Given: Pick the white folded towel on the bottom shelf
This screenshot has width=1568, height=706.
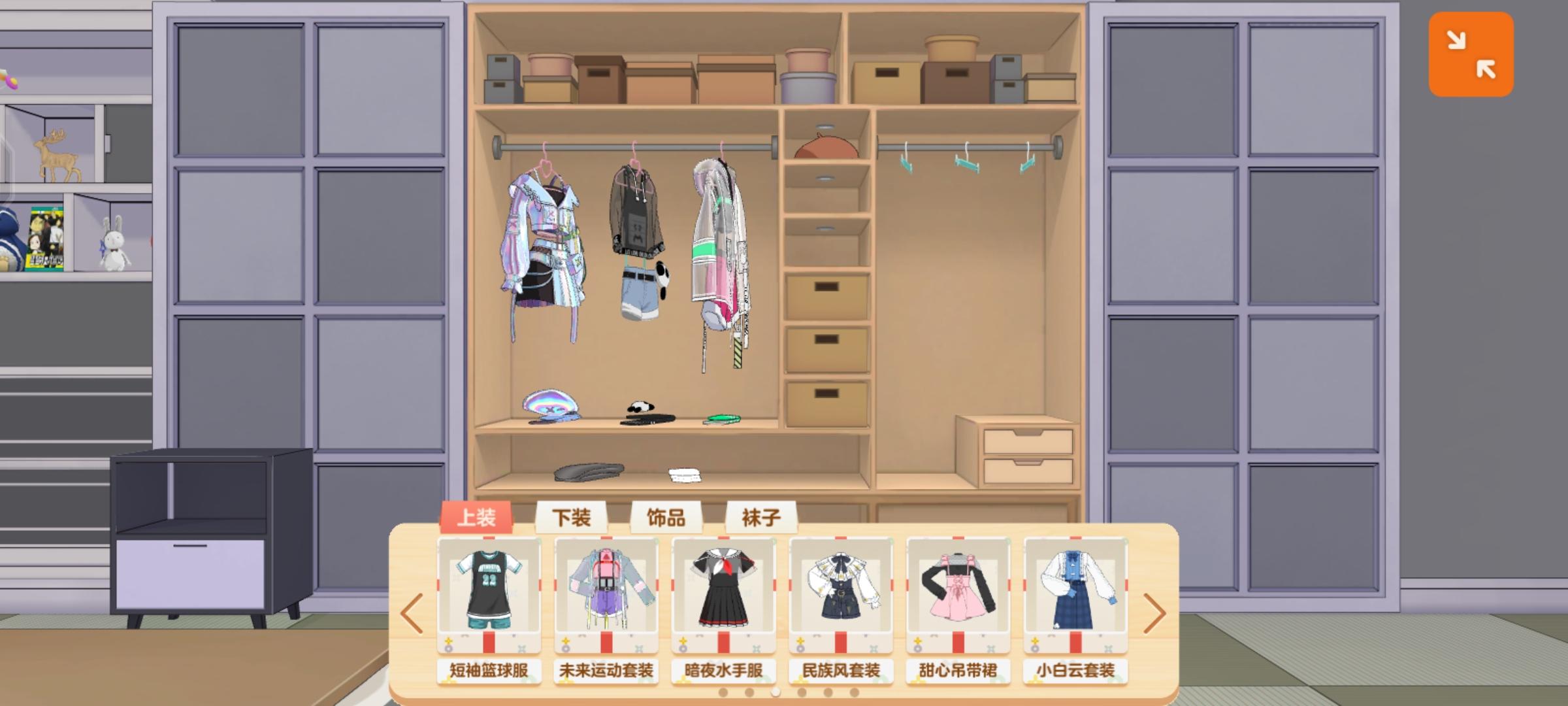Looking at the screenshot, I should 684,475.
